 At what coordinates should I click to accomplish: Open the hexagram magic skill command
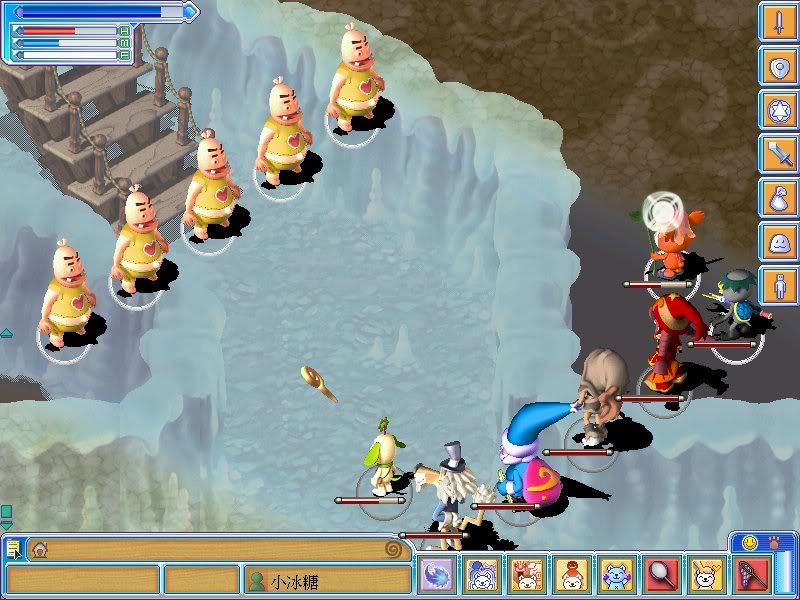click(x=777, y=110)
